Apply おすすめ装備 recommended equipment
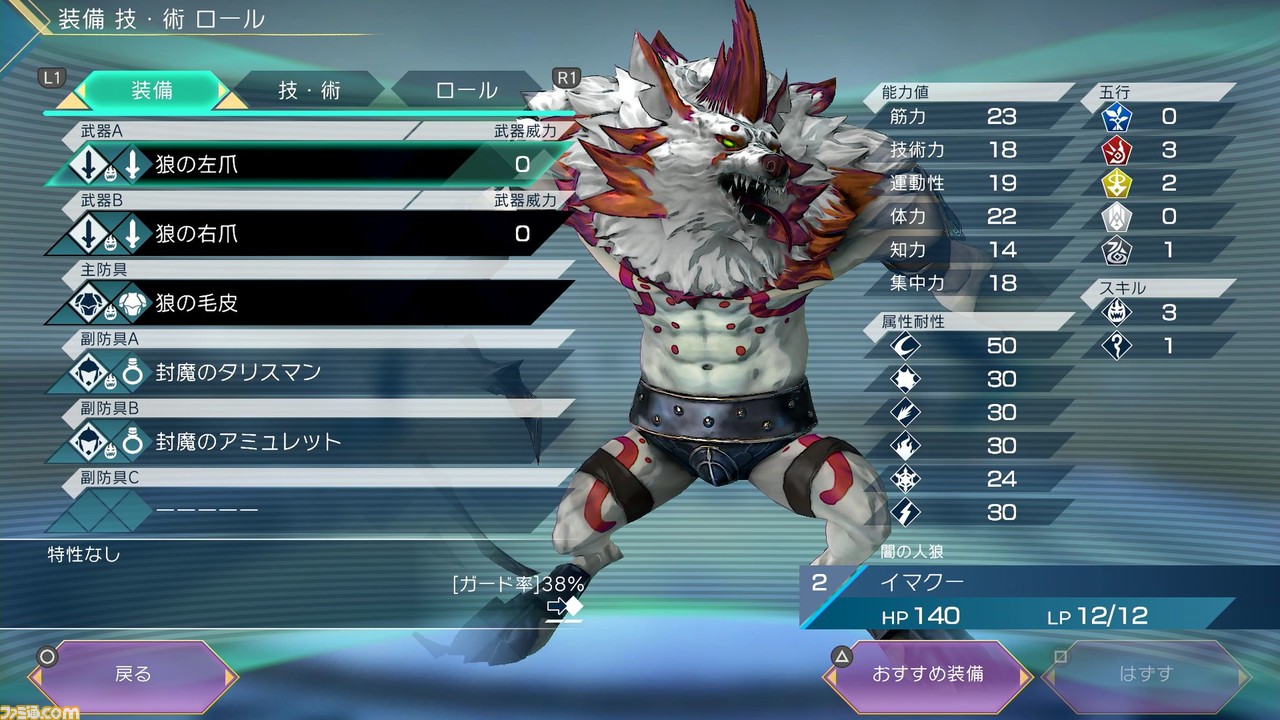 pyautogui.click(x=927, y=674)
